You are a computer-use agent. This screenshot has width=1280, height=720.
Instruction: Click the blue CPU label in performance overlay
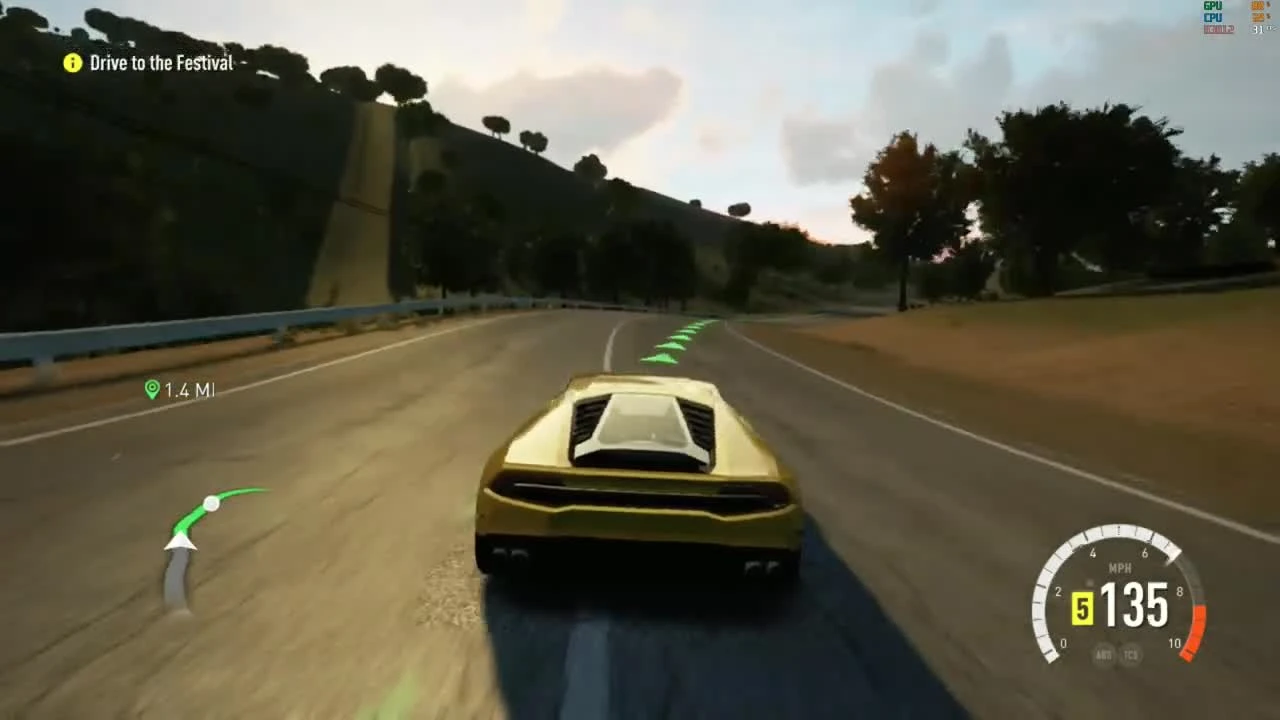1212,17
